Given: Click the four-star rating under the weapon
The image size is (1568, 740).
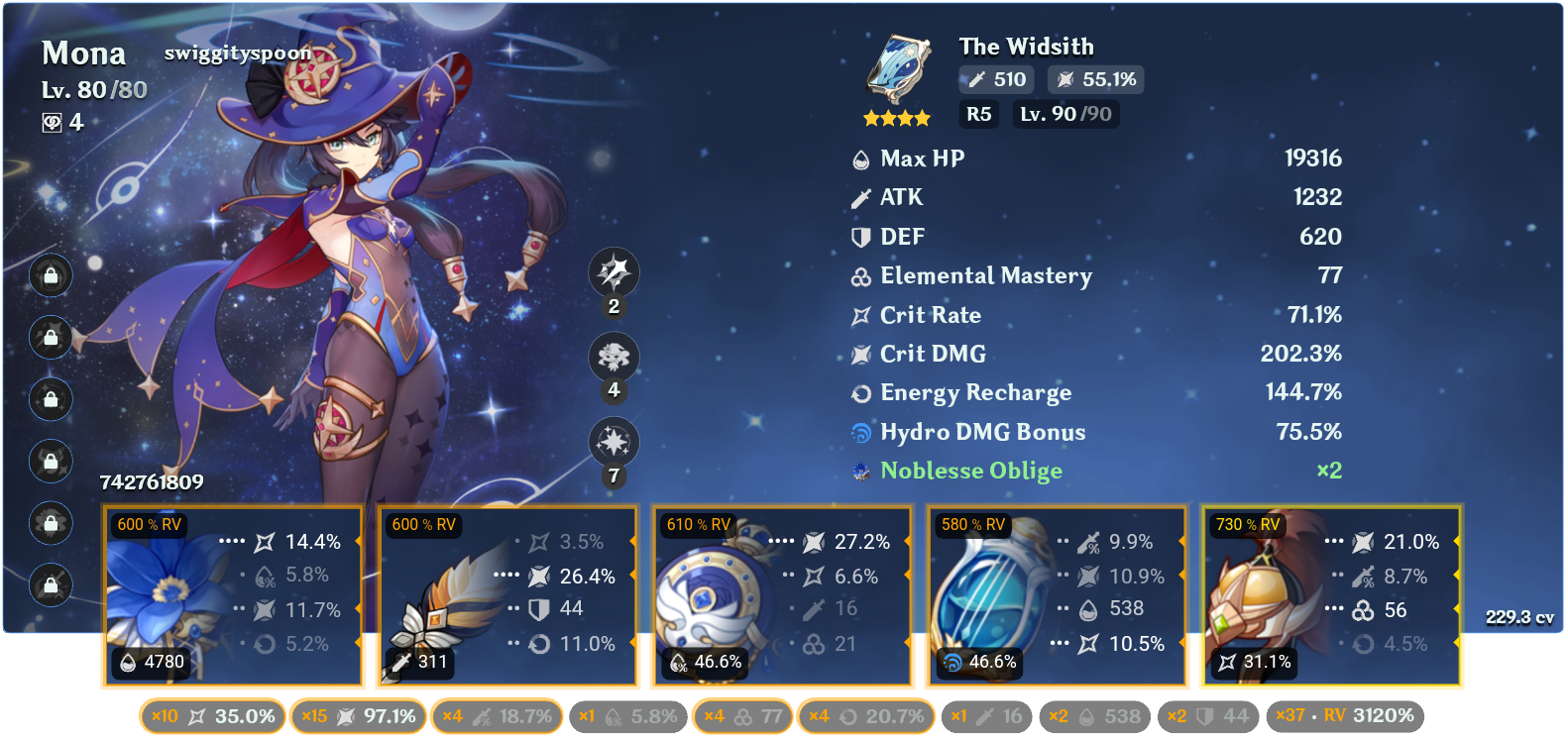Looking at the screenshot, I should (x=898, y=117).
